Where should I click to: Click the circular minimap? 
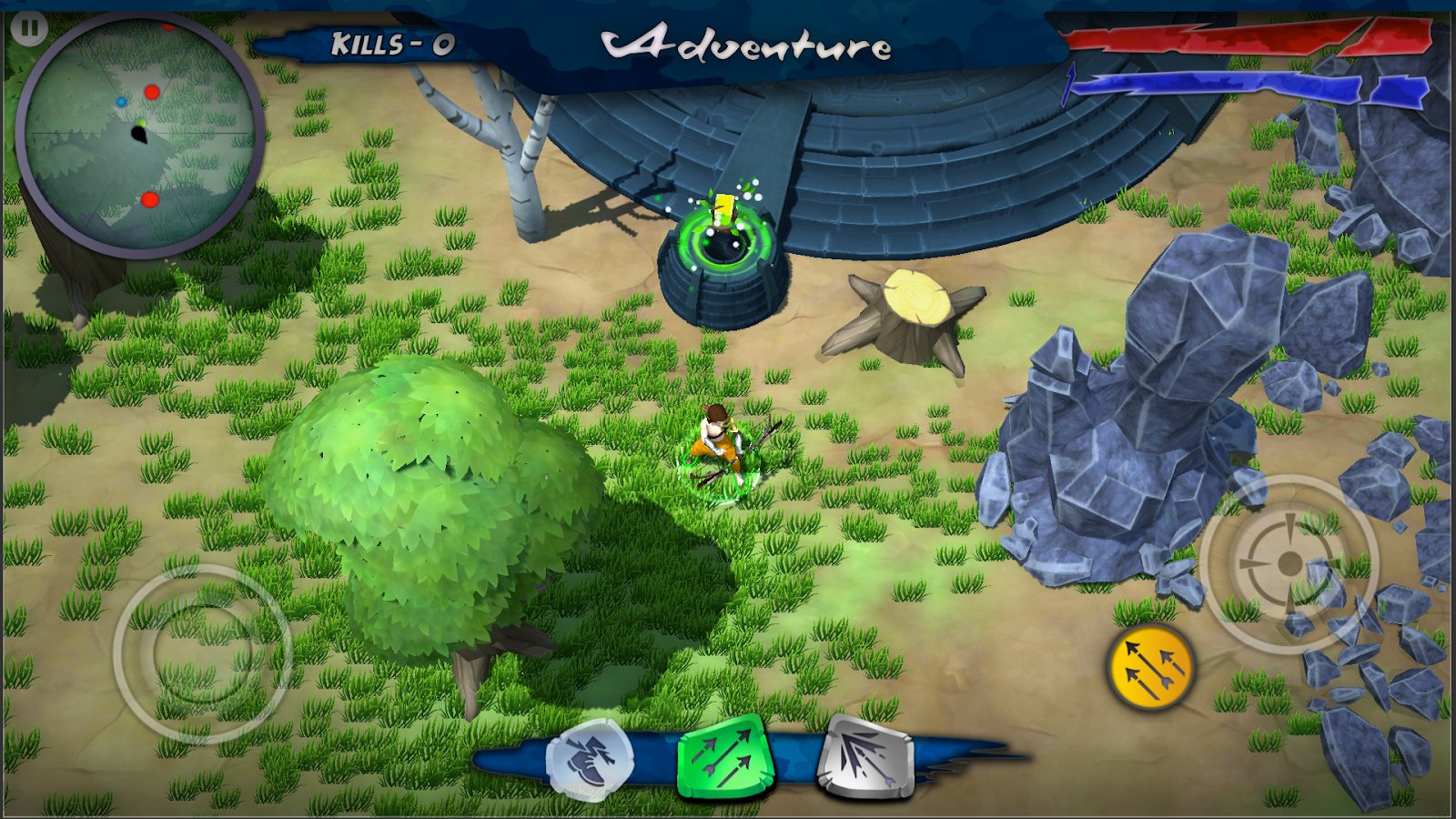click(x=139, y=135)
